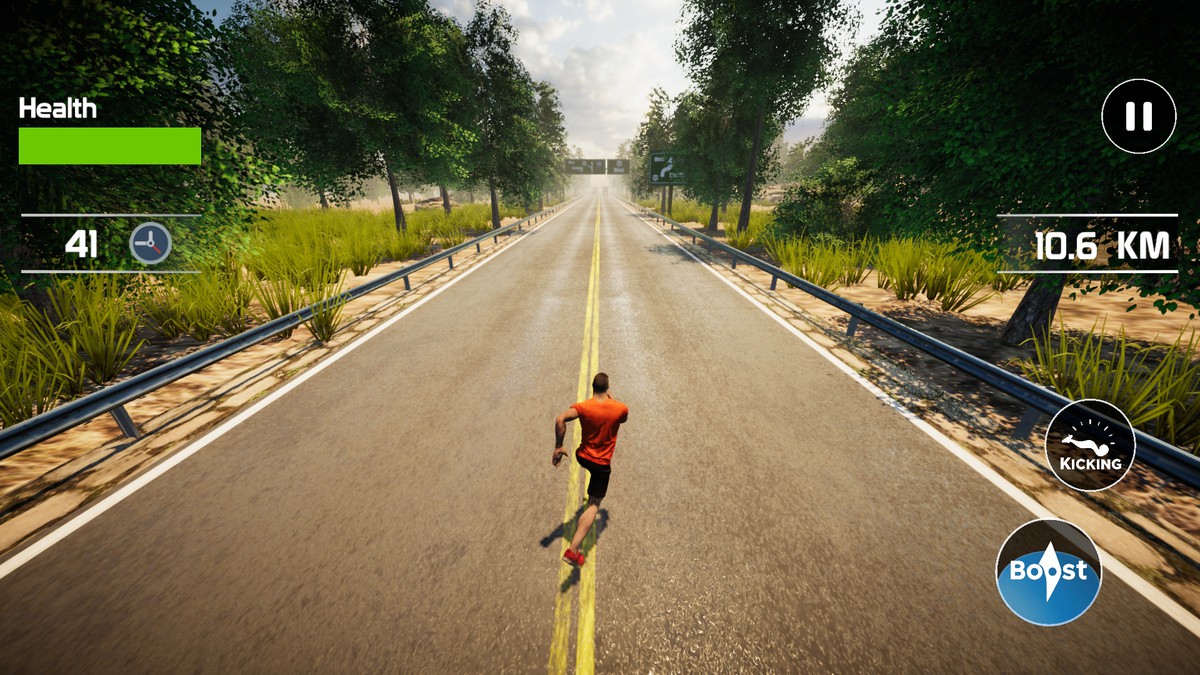Viewport: 1200px width, 675px height.
Task: Activate the Kicking action button
Action: pos(1090,445)
